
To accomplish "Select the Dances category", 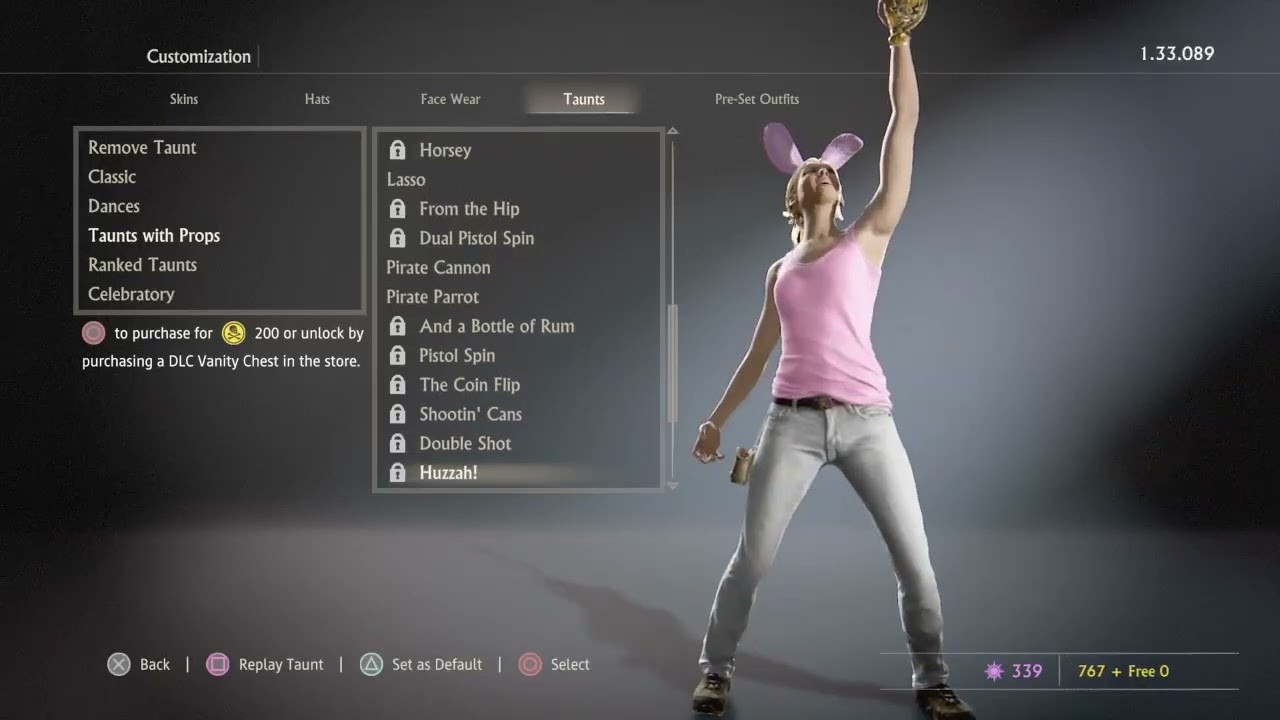I will click(114, 206).
